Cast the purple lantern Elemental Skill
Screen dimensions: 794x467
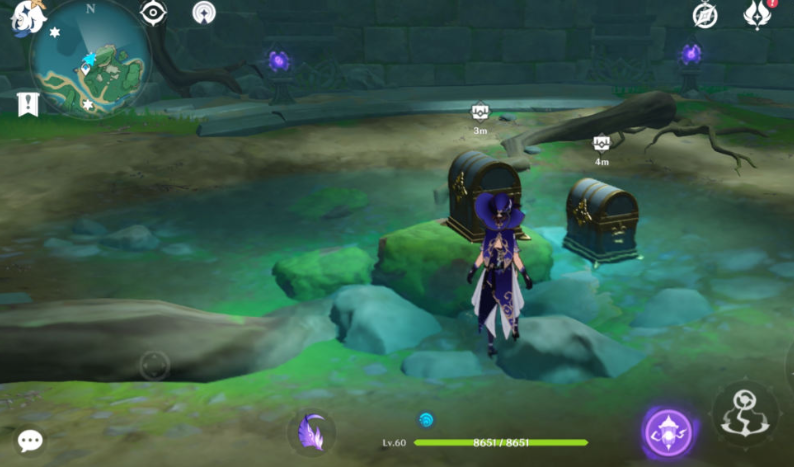[x=668, y=432]
